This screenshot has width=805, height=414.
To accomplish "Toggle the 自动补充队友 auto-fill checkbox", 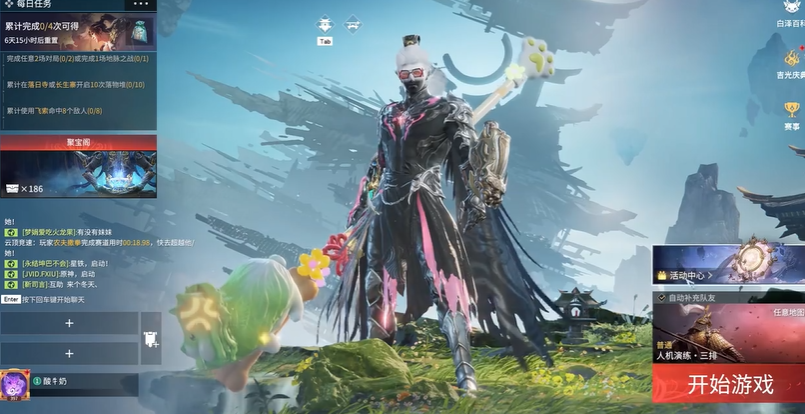I will click(x=661, y=298).
